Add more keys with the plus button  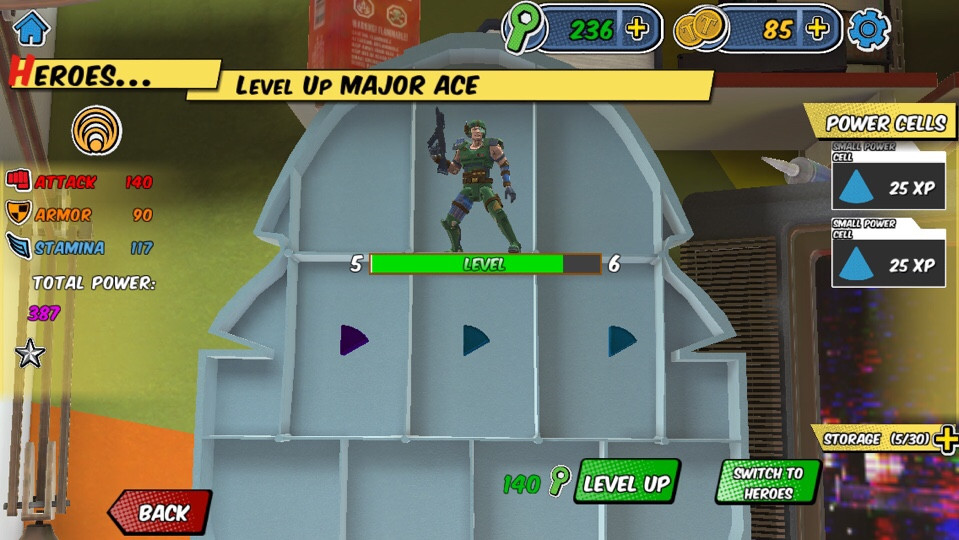coord(636,29)
